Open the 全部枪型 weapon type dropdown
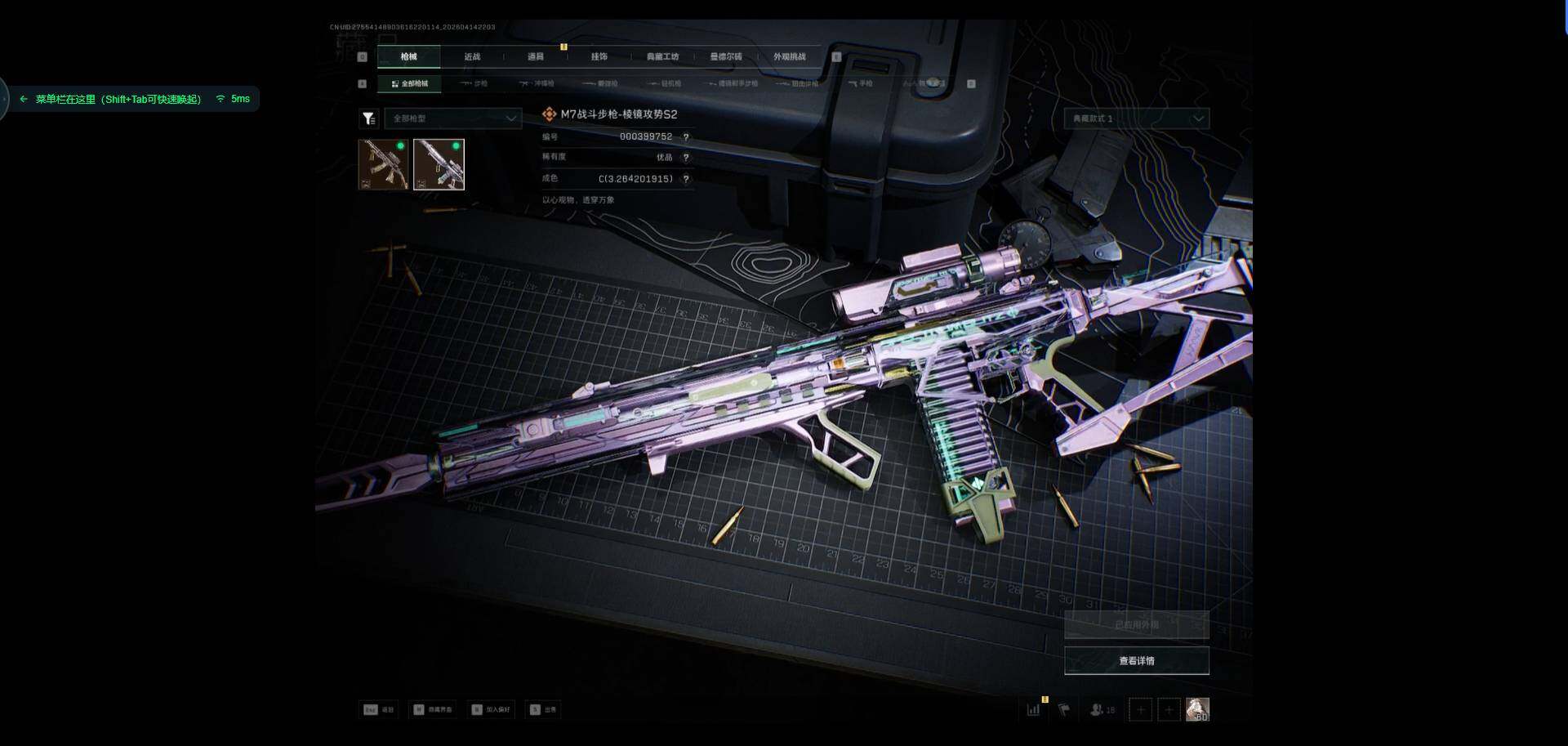 click(453, 118)
